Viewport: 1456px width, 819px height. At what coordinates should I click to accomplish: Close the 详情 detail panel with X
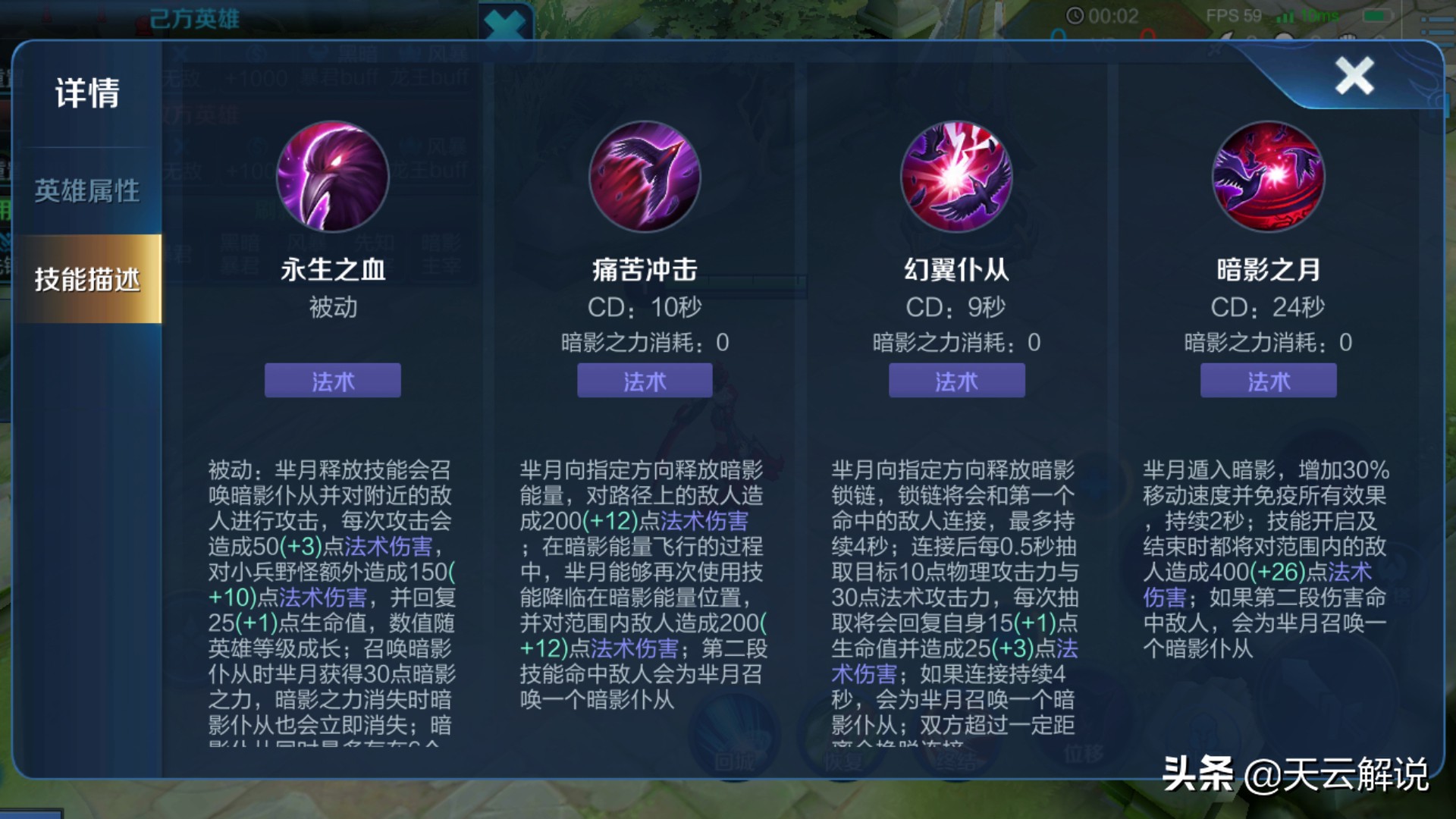pyautogui.click(x=1354, y=76)
